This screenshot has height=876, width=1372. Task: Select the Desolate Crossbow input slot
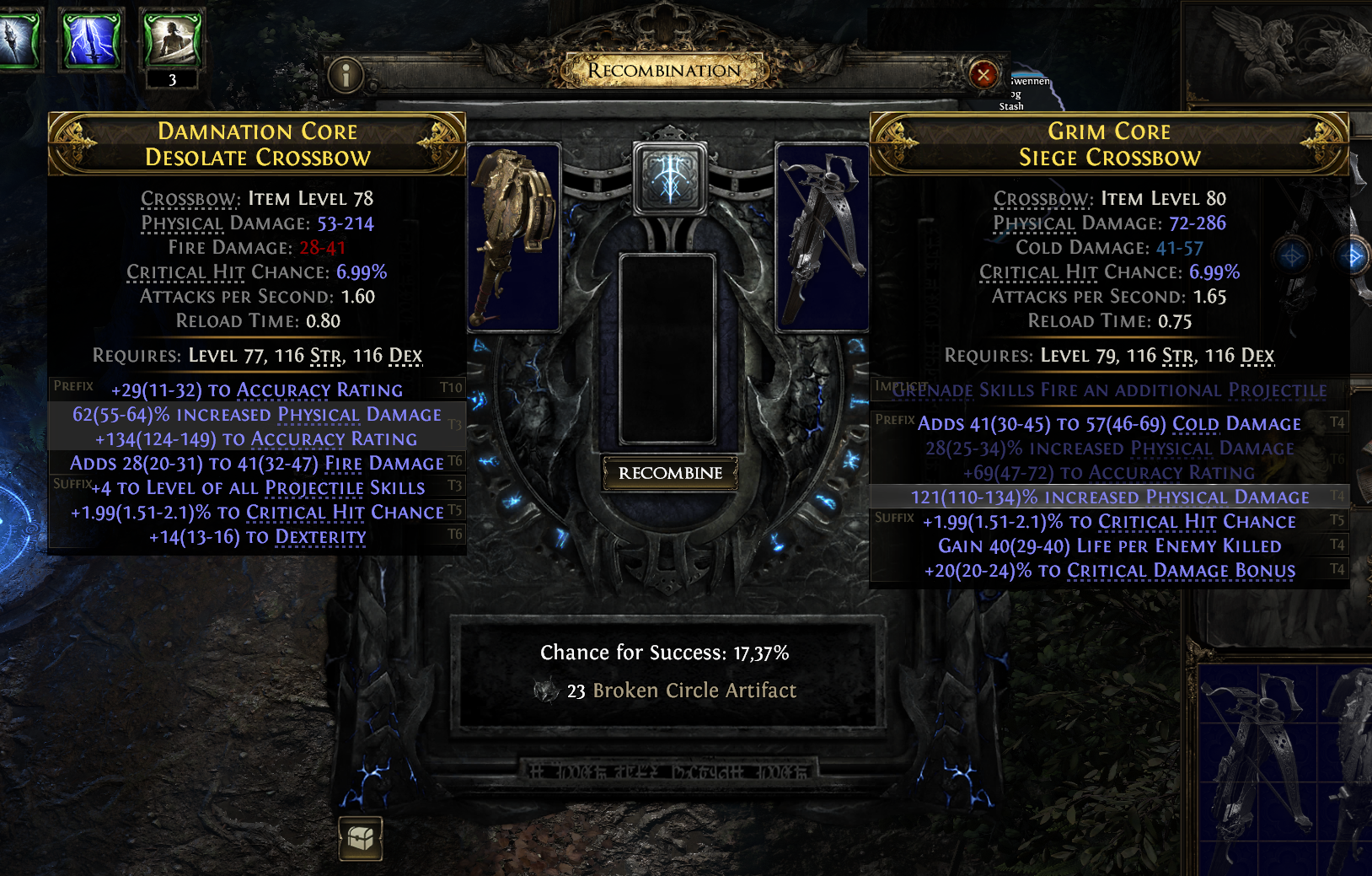click(513, 237)
